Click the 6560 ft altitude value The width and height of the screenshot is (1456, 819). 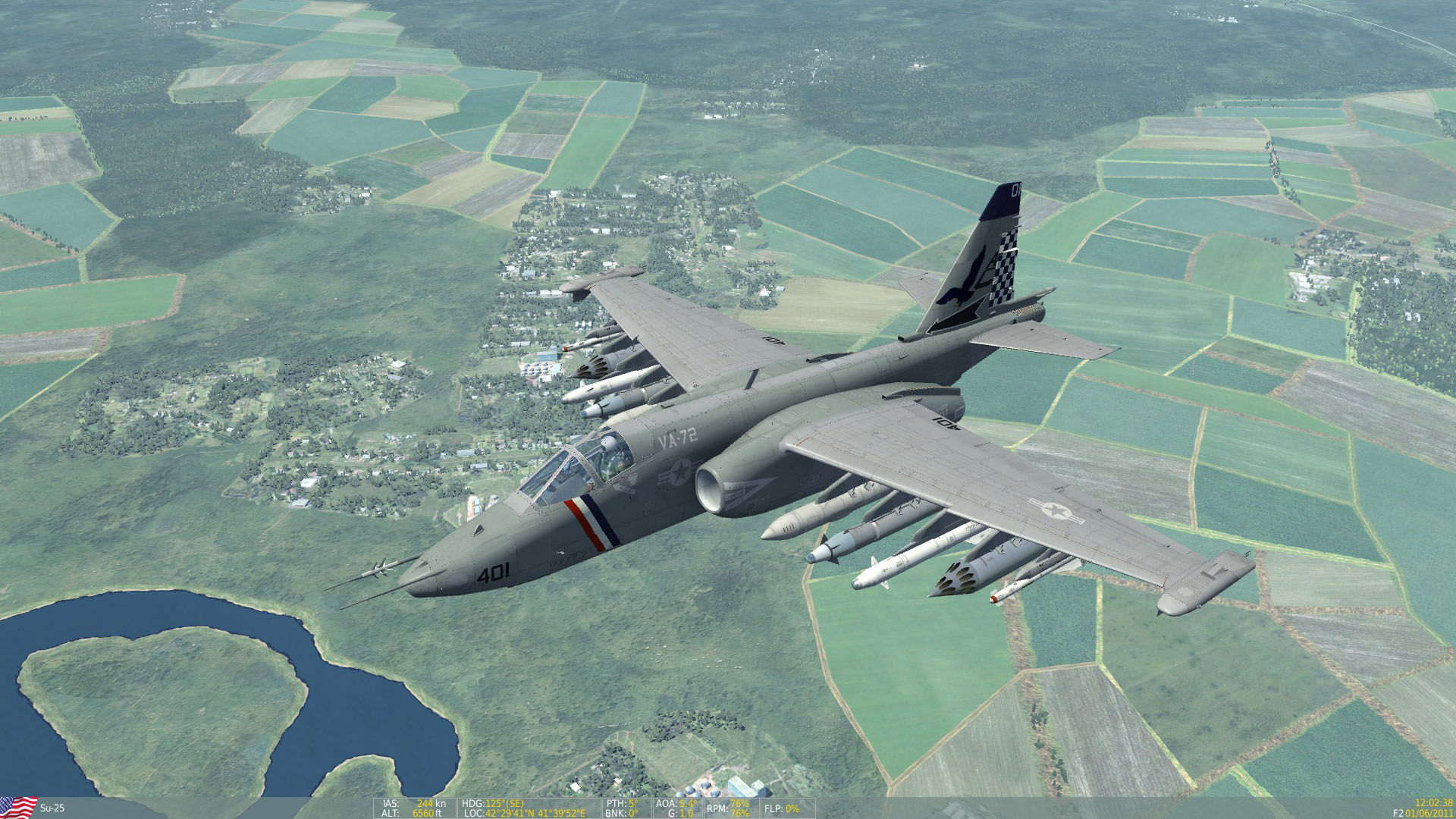click(425, 813)
